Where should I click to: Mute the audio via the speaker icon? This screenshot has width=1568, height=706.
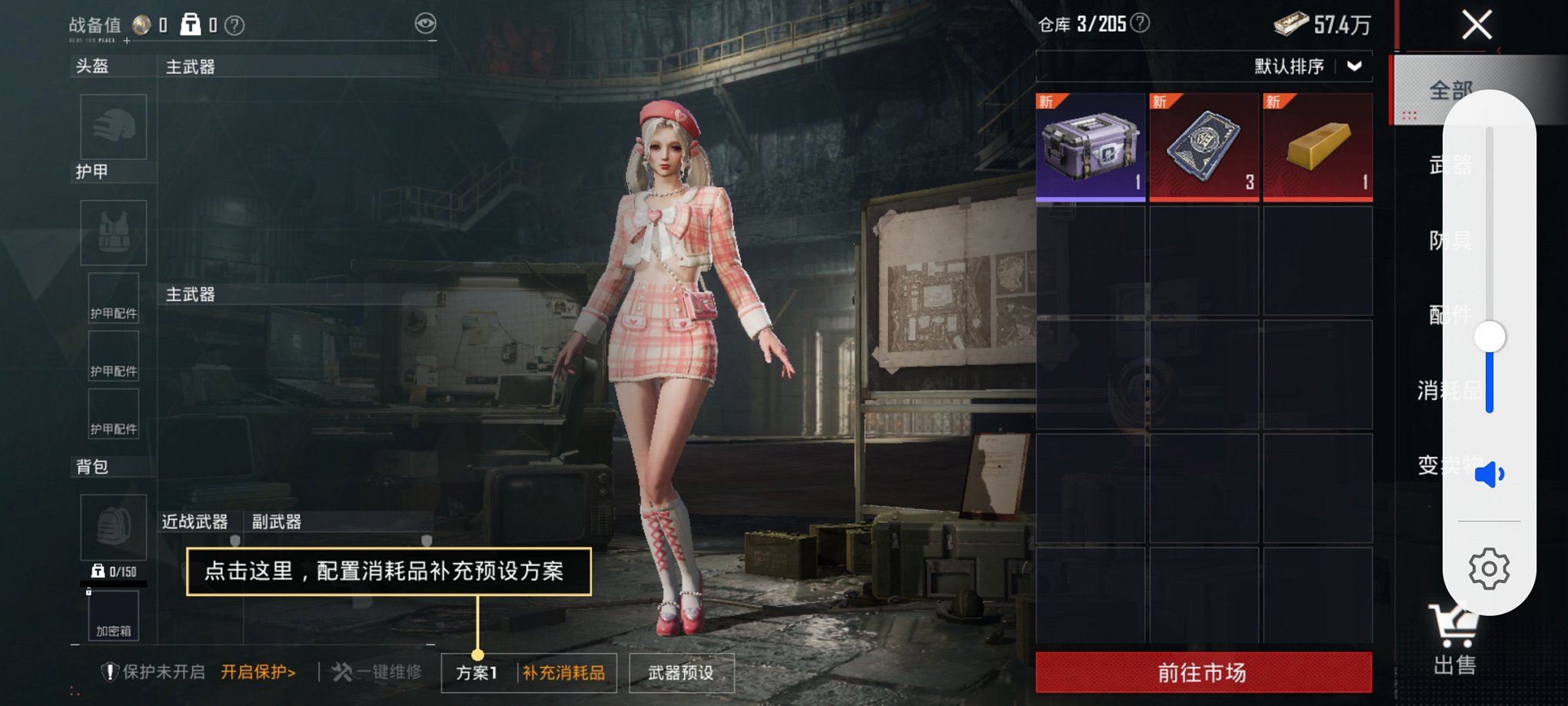coord(1489,474)
